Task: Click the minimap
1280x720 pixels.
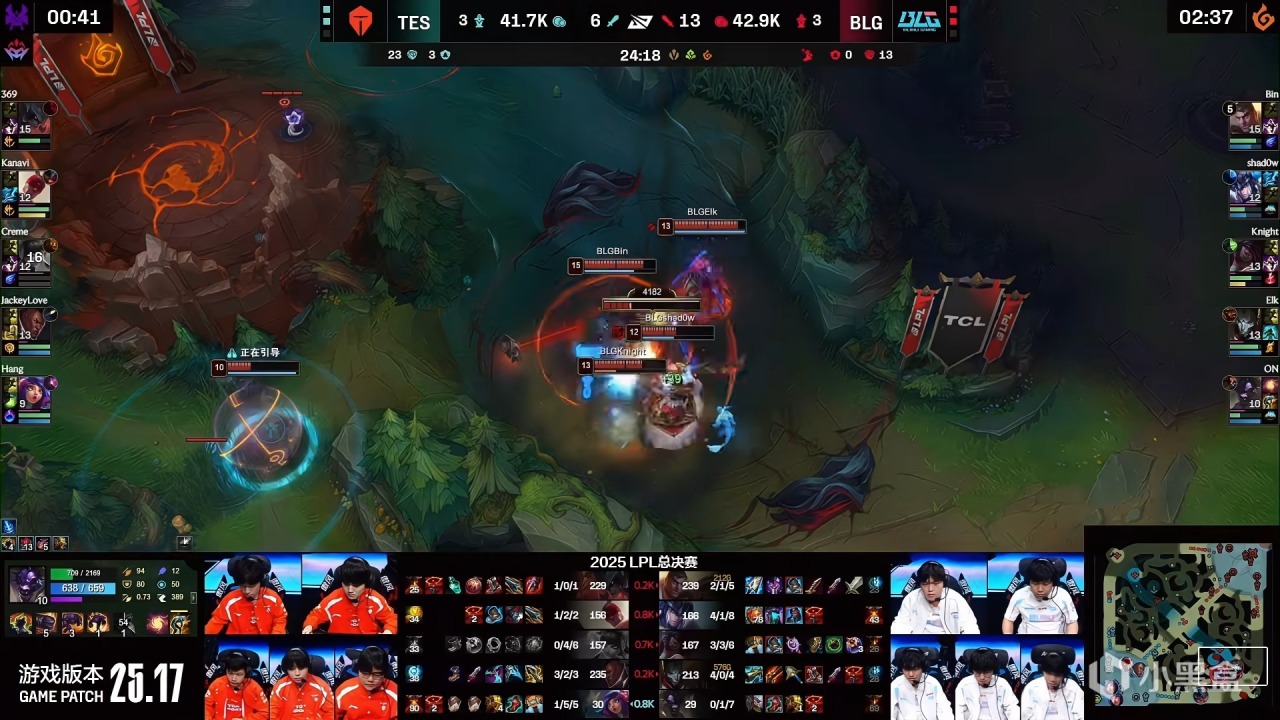Action: point(1180,624)
